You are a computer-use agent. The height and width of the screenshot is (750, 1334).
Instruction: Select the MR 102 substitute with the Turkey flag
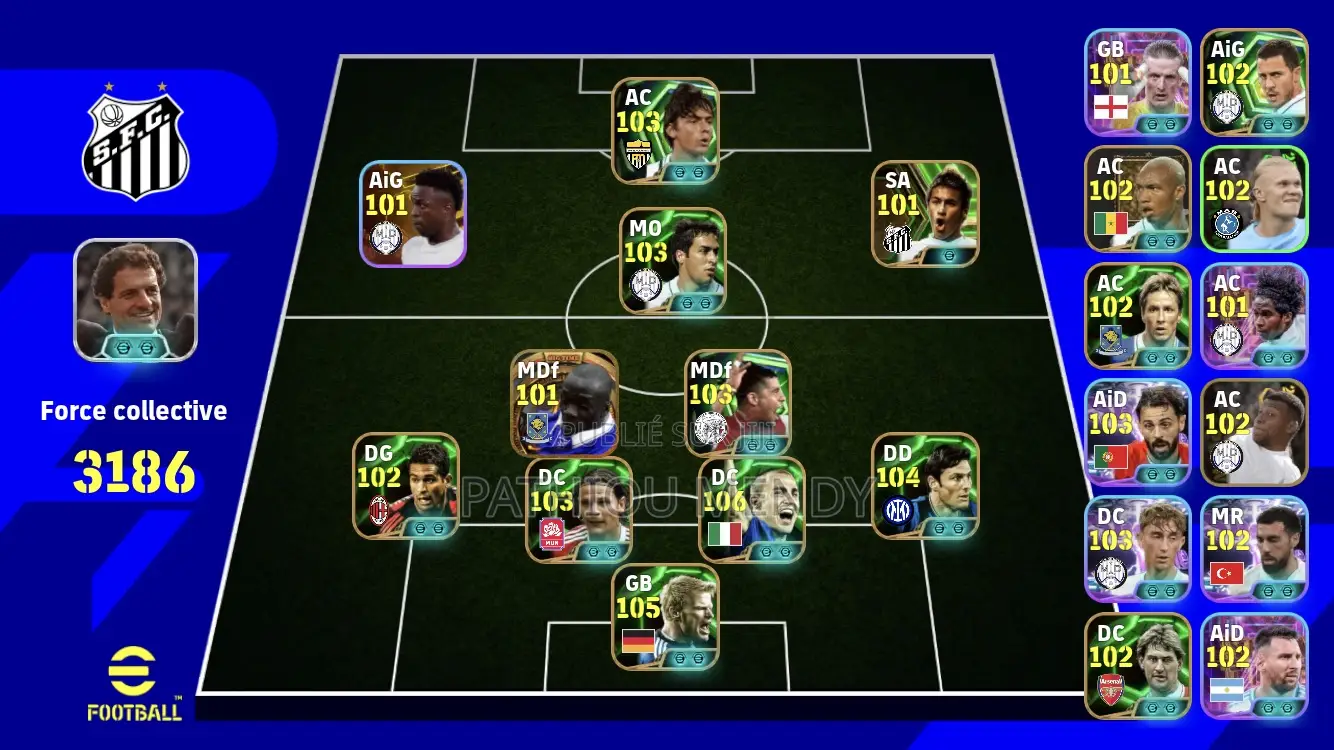pyautogui.click(x=1254, y=550)
